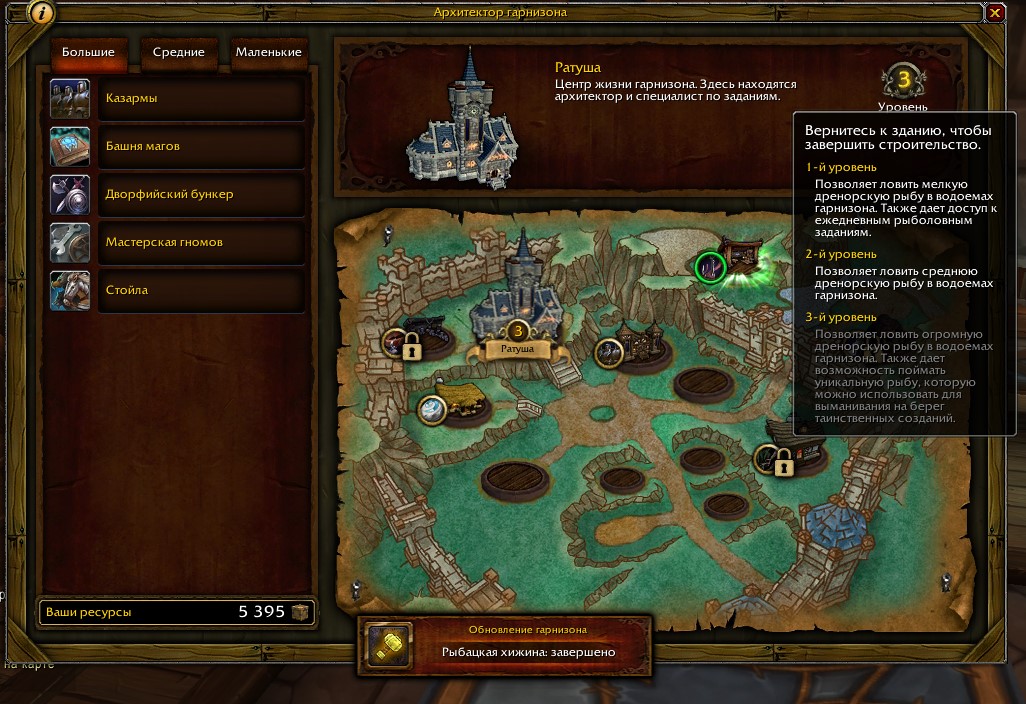Pick Дворфийский бункер from the list
This screenshot has width=1026, height=704.
(200, 194)
